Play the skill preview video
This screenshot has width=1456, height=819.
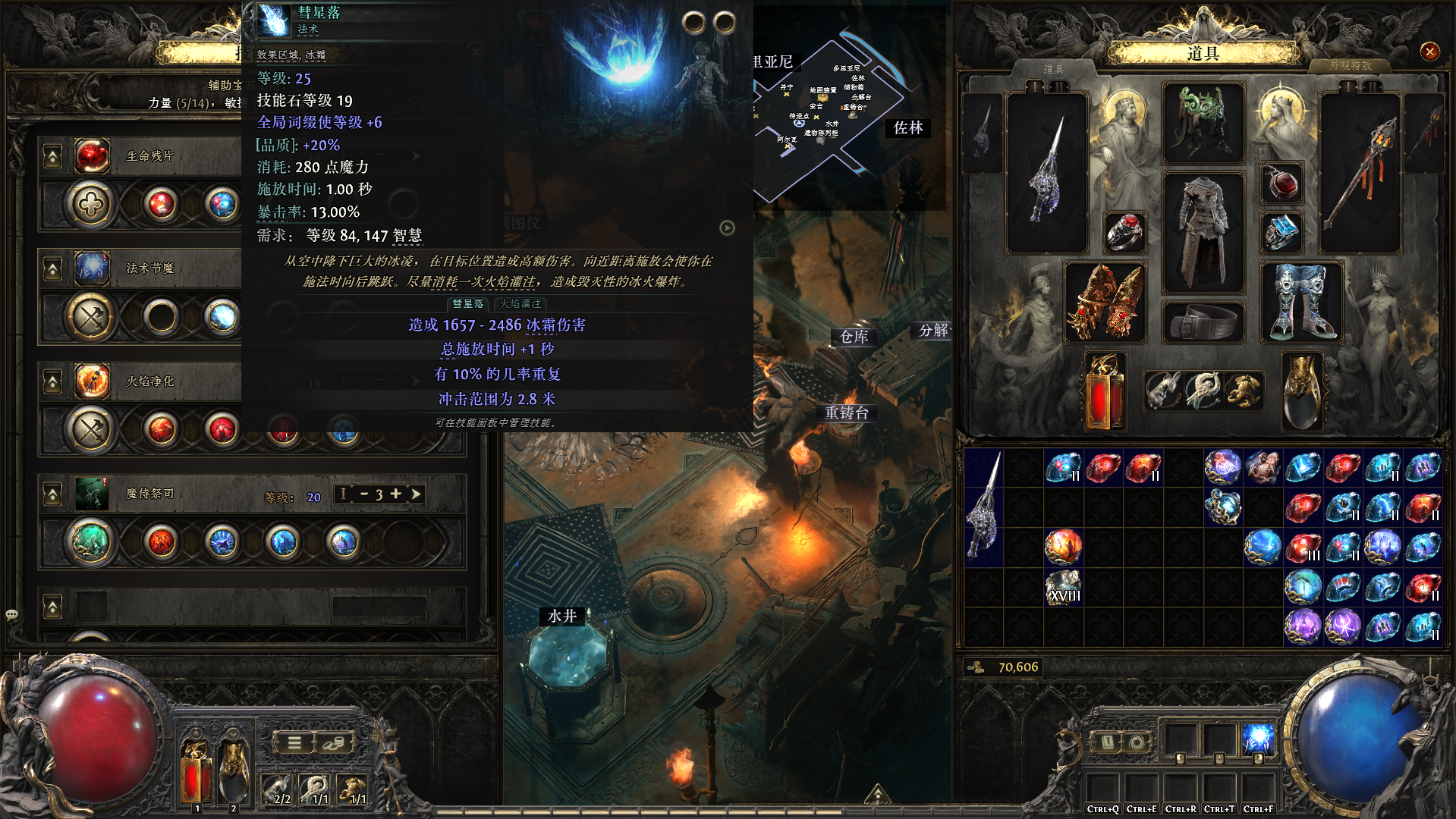click(x=727, y=228)
